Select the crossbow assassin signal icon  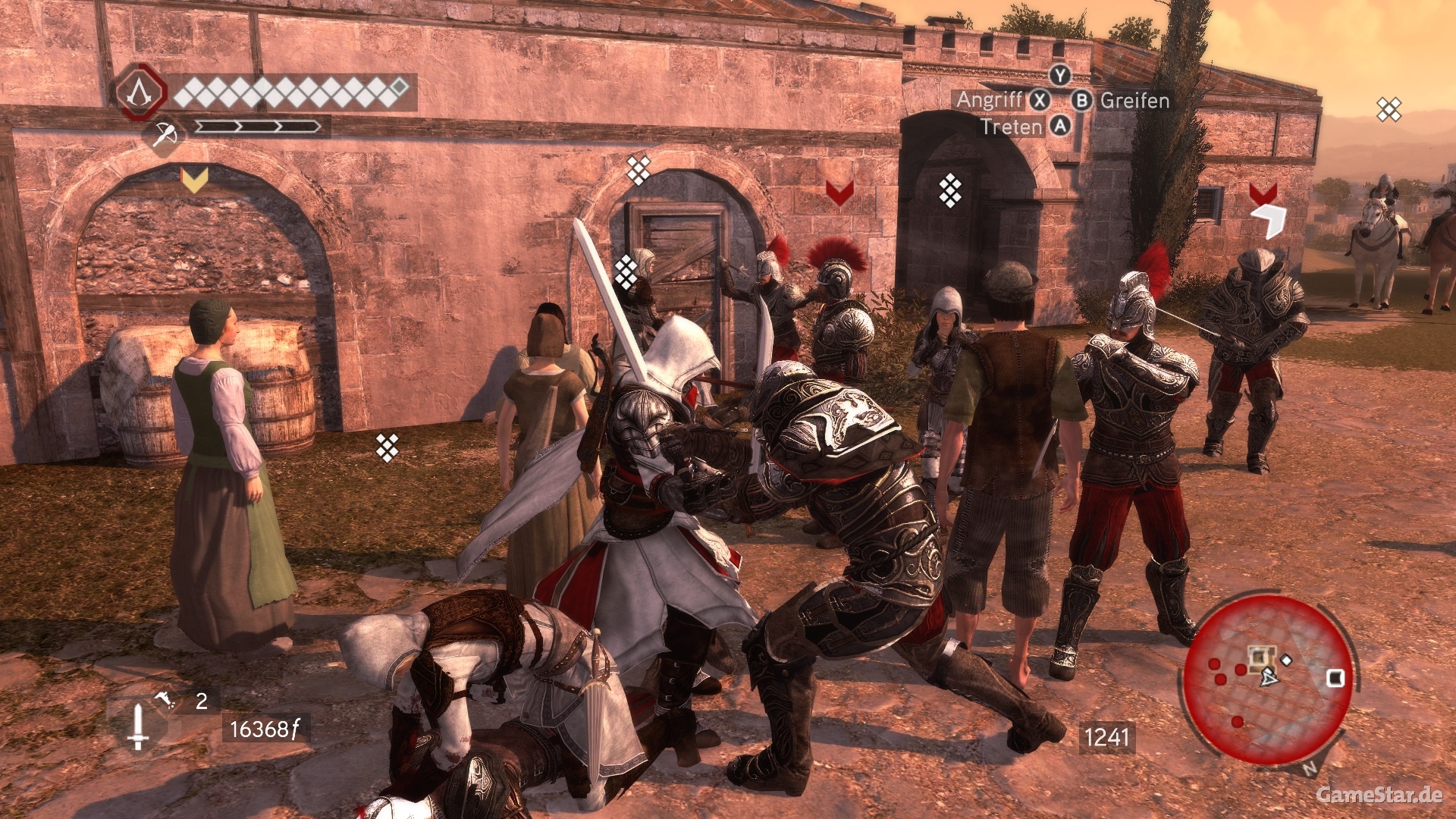point(164,135)
